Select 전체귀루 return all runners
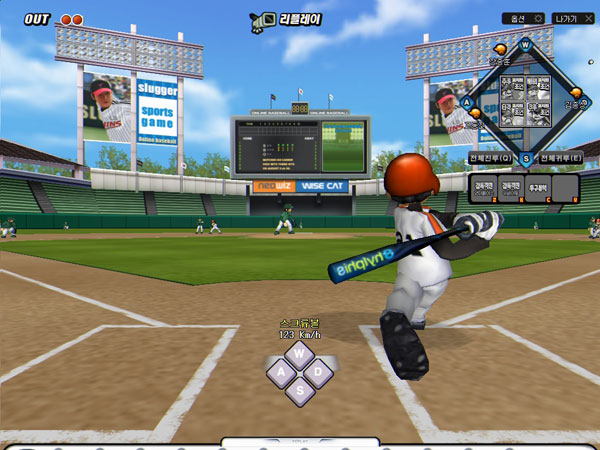The width and height of the screenshot is (600, 450). pos(562,158)
